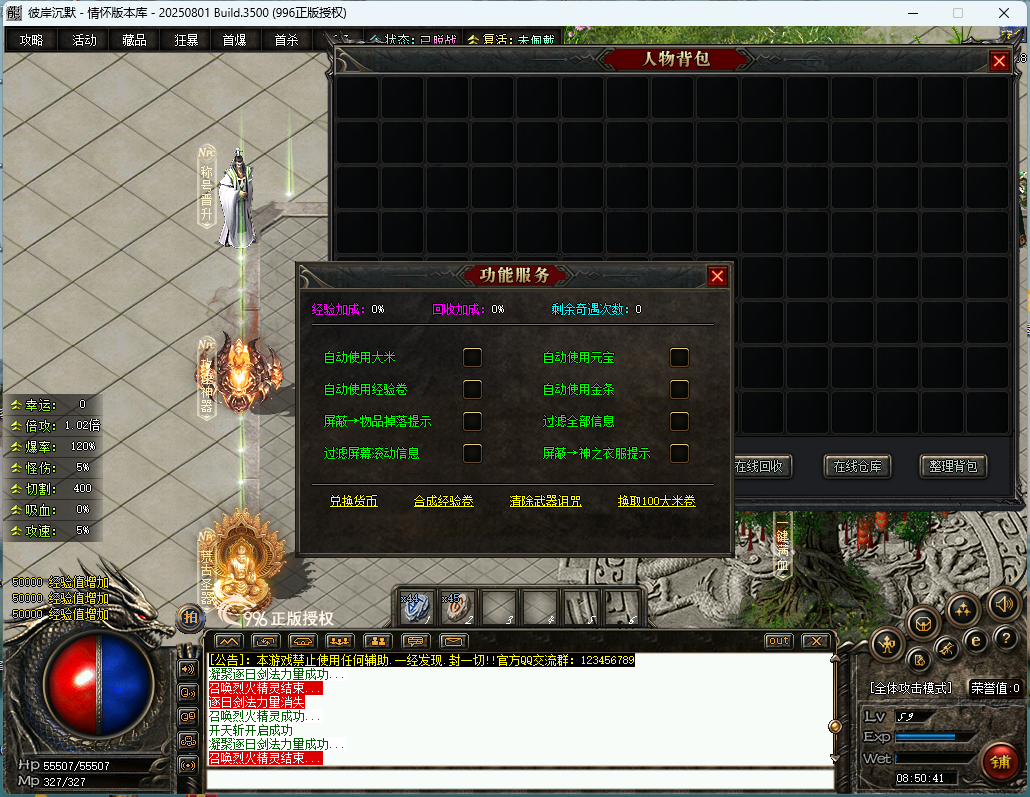
Task: Open the 合成经验卷 link
Action: point(443,501)
